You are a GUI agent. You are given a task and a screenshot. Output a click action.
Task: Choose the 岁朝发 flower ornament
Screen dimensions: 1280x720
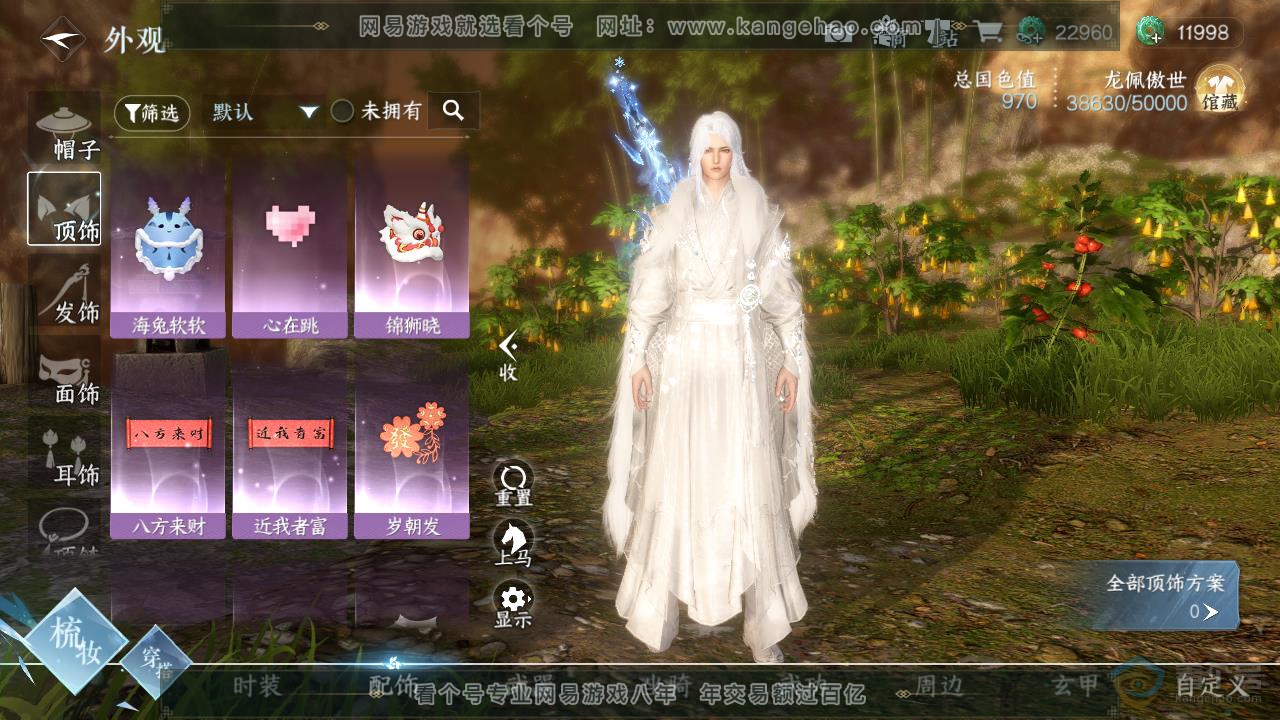[x=412, y=447]
